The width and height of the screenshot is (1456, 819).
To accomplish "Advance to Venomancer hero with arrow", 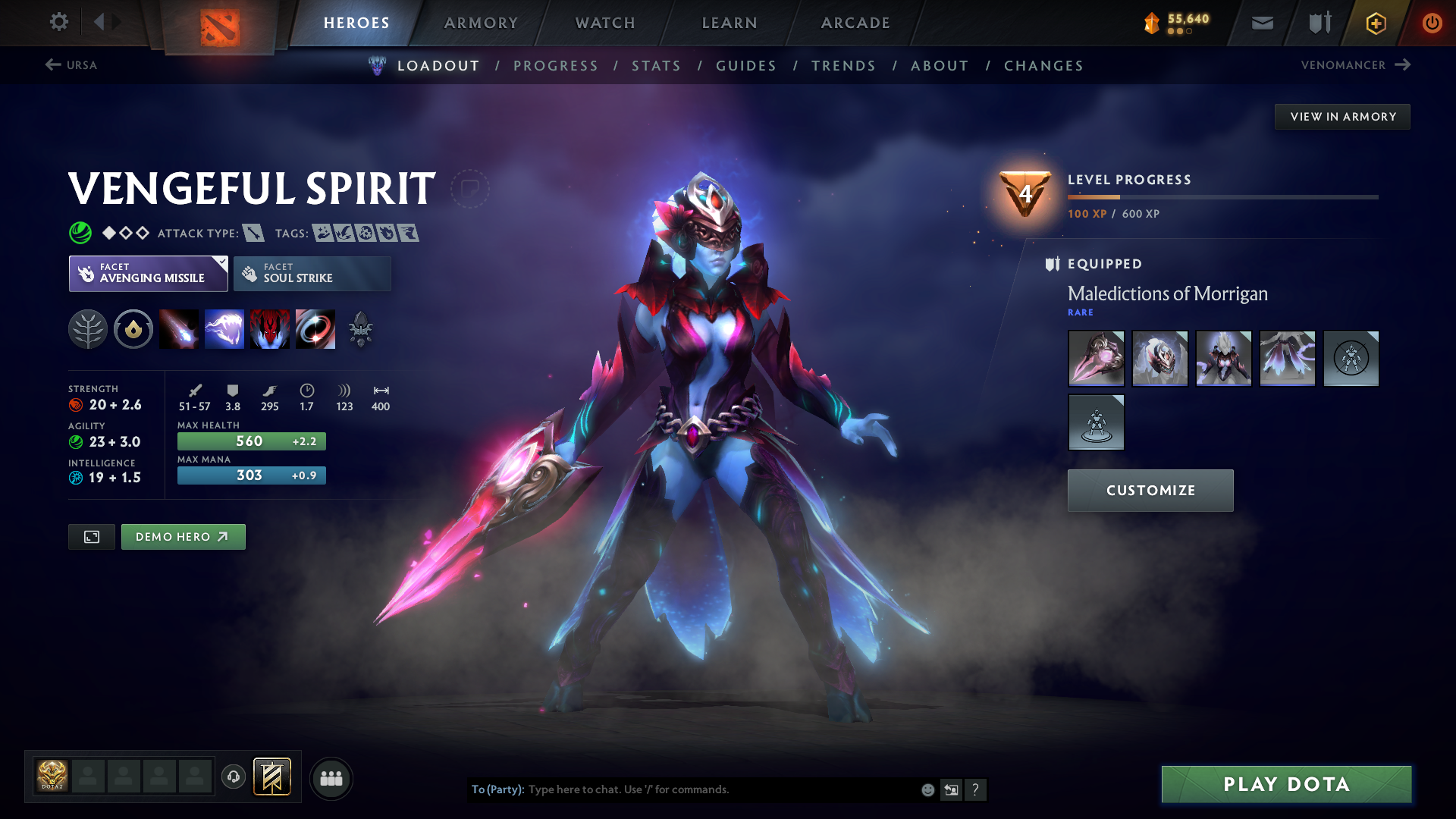I will 1403,65.
